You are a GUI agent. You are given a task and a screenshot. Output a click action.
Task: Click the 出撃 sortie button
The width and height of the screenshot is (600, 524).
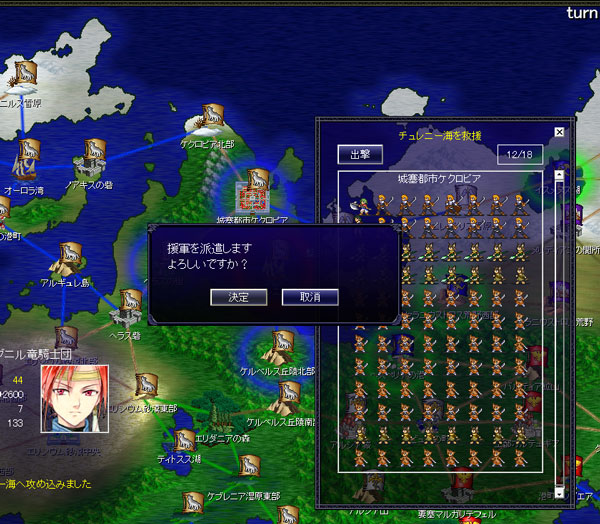360,155
